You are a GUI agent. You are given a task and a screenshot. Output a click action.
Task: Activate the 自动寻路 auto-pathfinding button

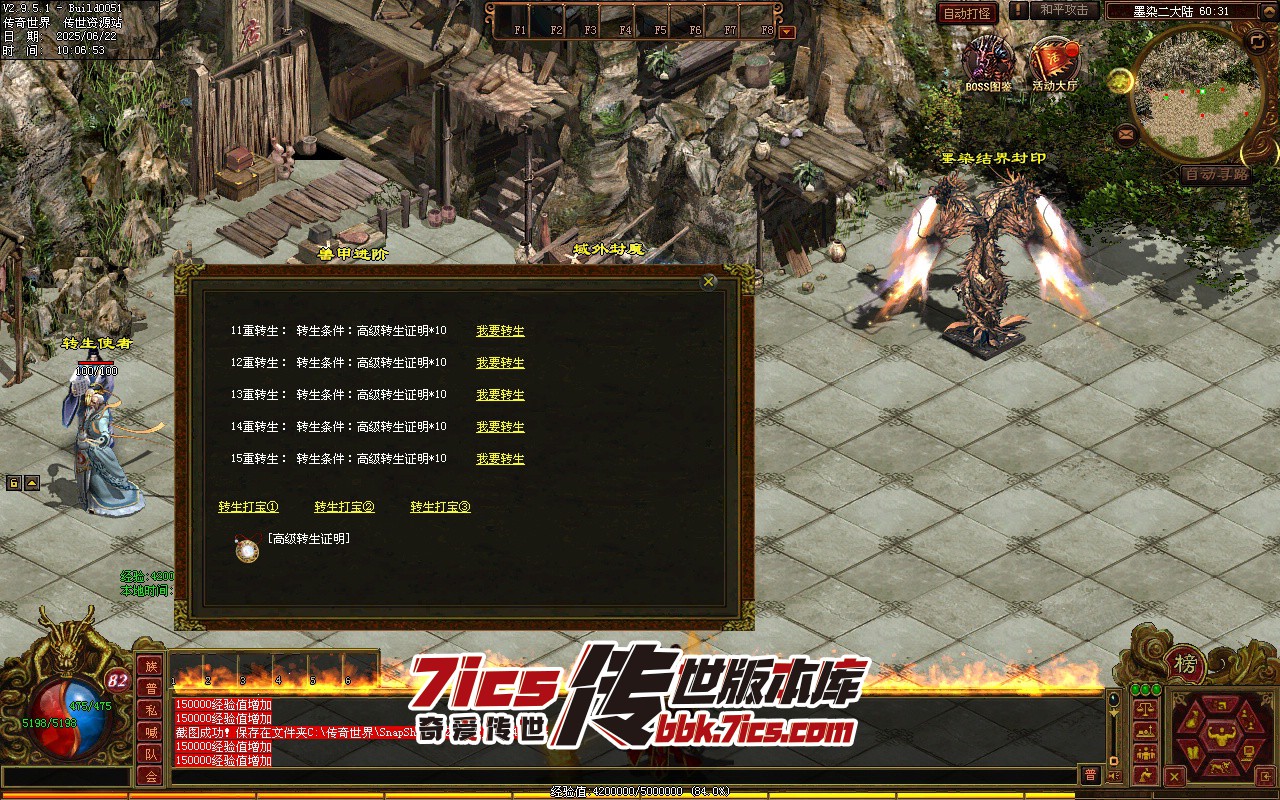[x=1215, y=174]
